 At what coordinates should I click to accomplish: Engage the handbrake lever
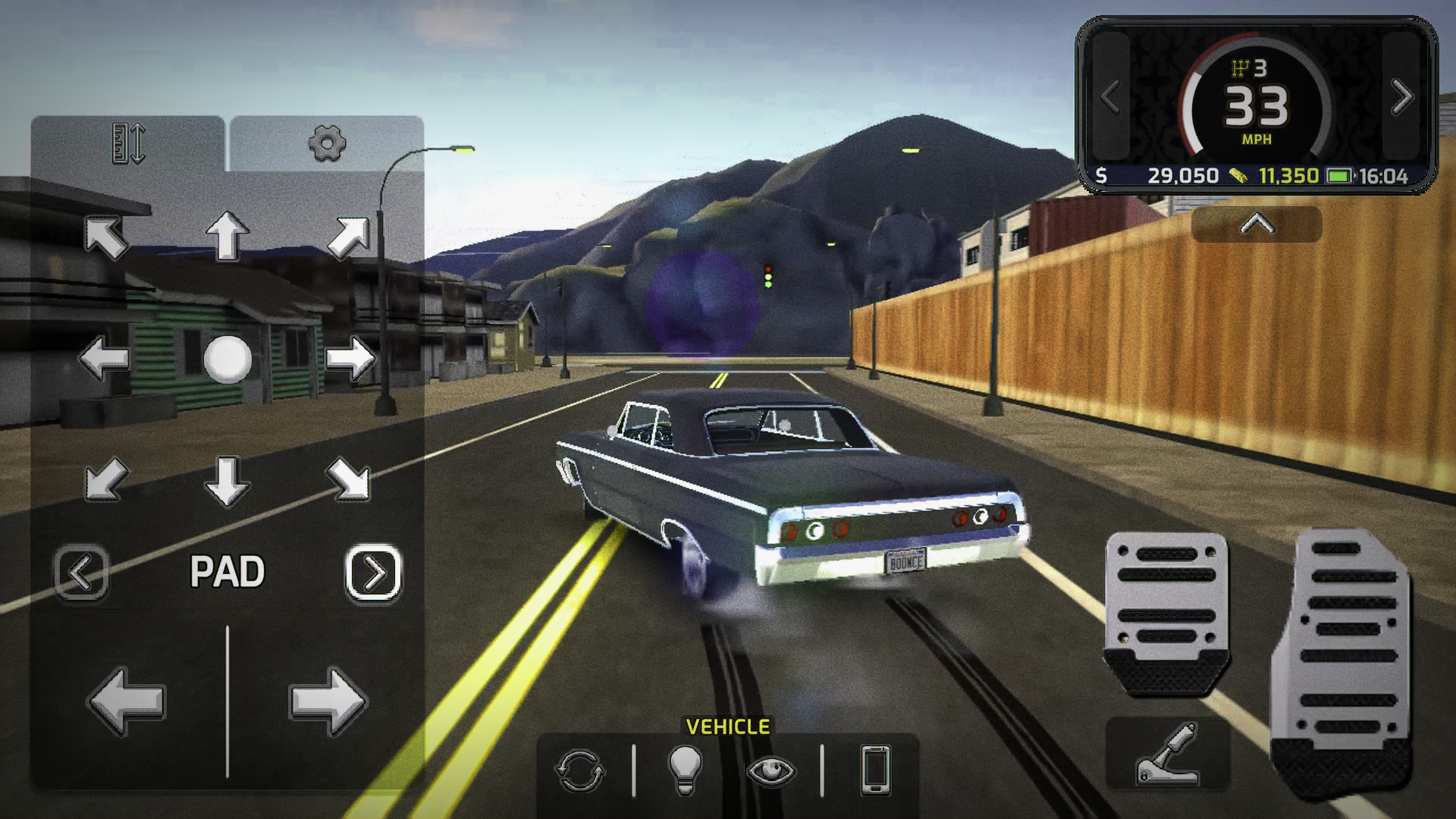click(1167, 755)
